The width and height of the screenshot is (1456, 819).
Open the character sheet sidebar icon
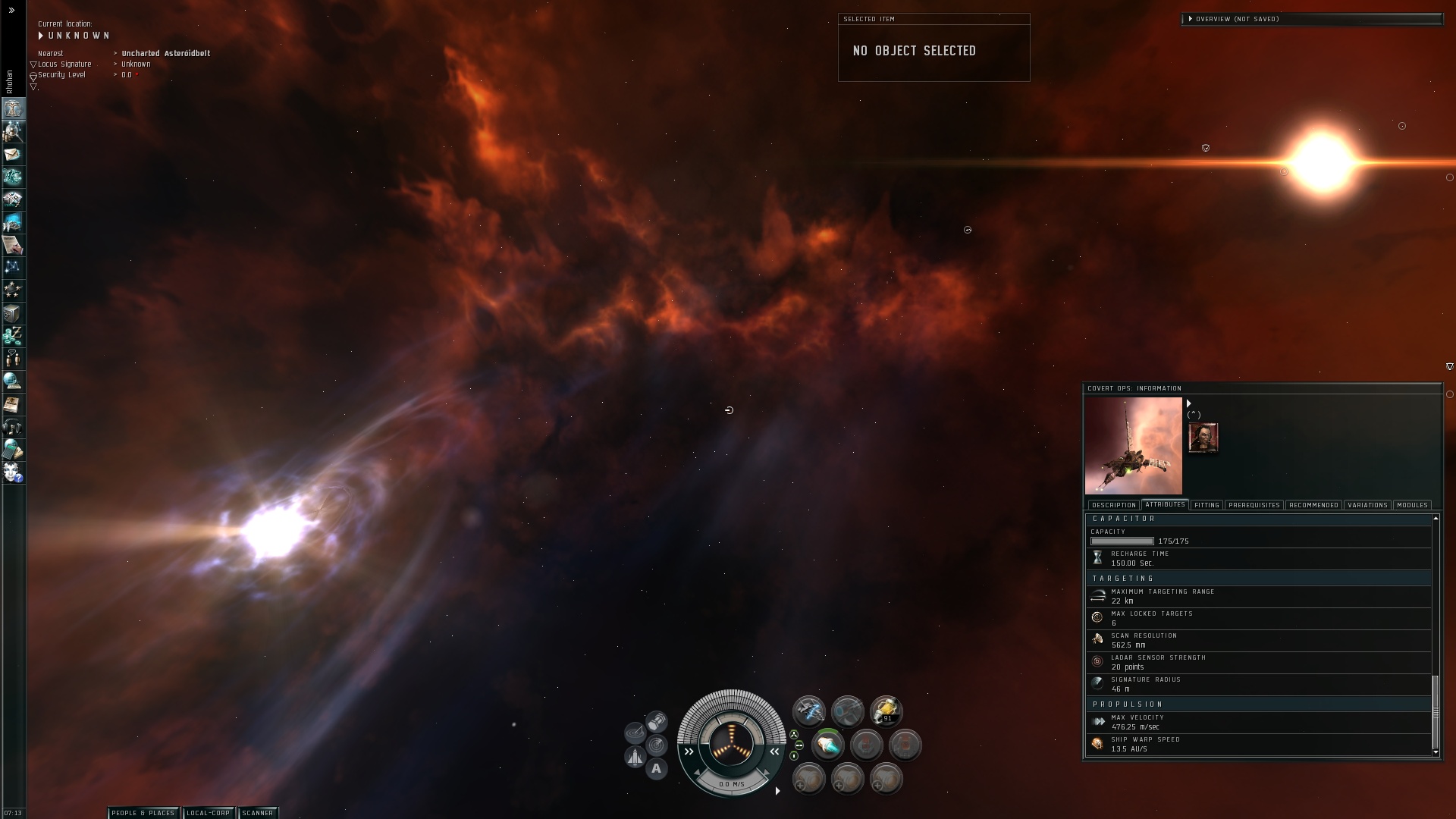pyautogui.click(x=13, y=109)
